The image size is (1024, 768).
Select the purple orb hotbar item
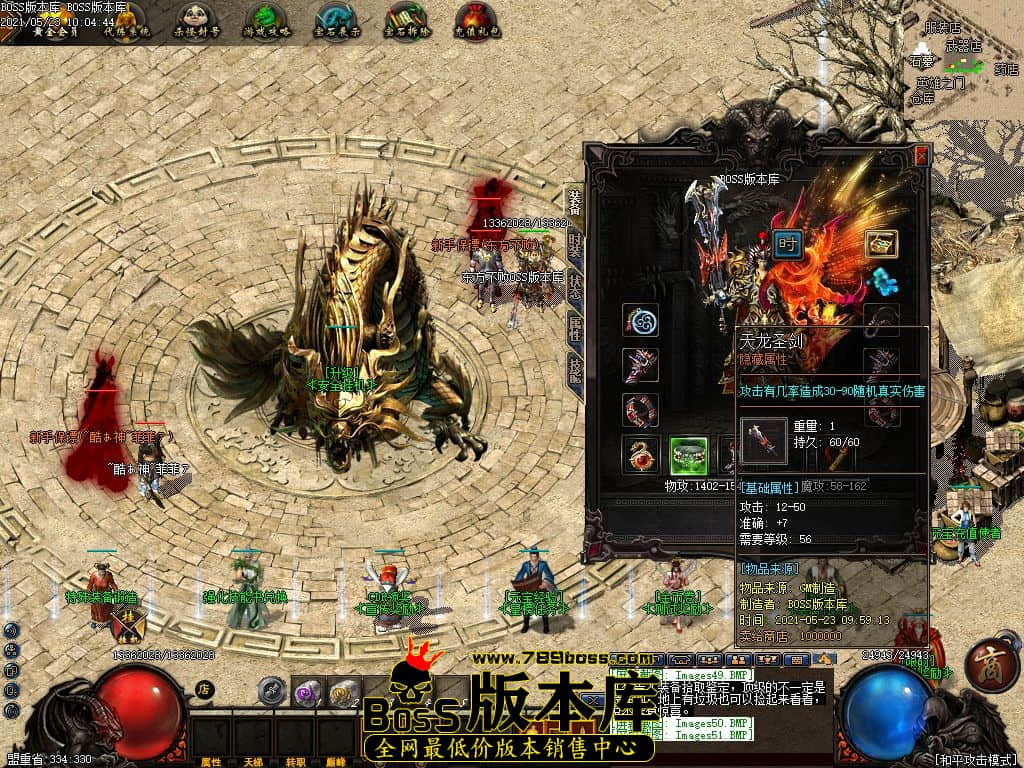307,692
